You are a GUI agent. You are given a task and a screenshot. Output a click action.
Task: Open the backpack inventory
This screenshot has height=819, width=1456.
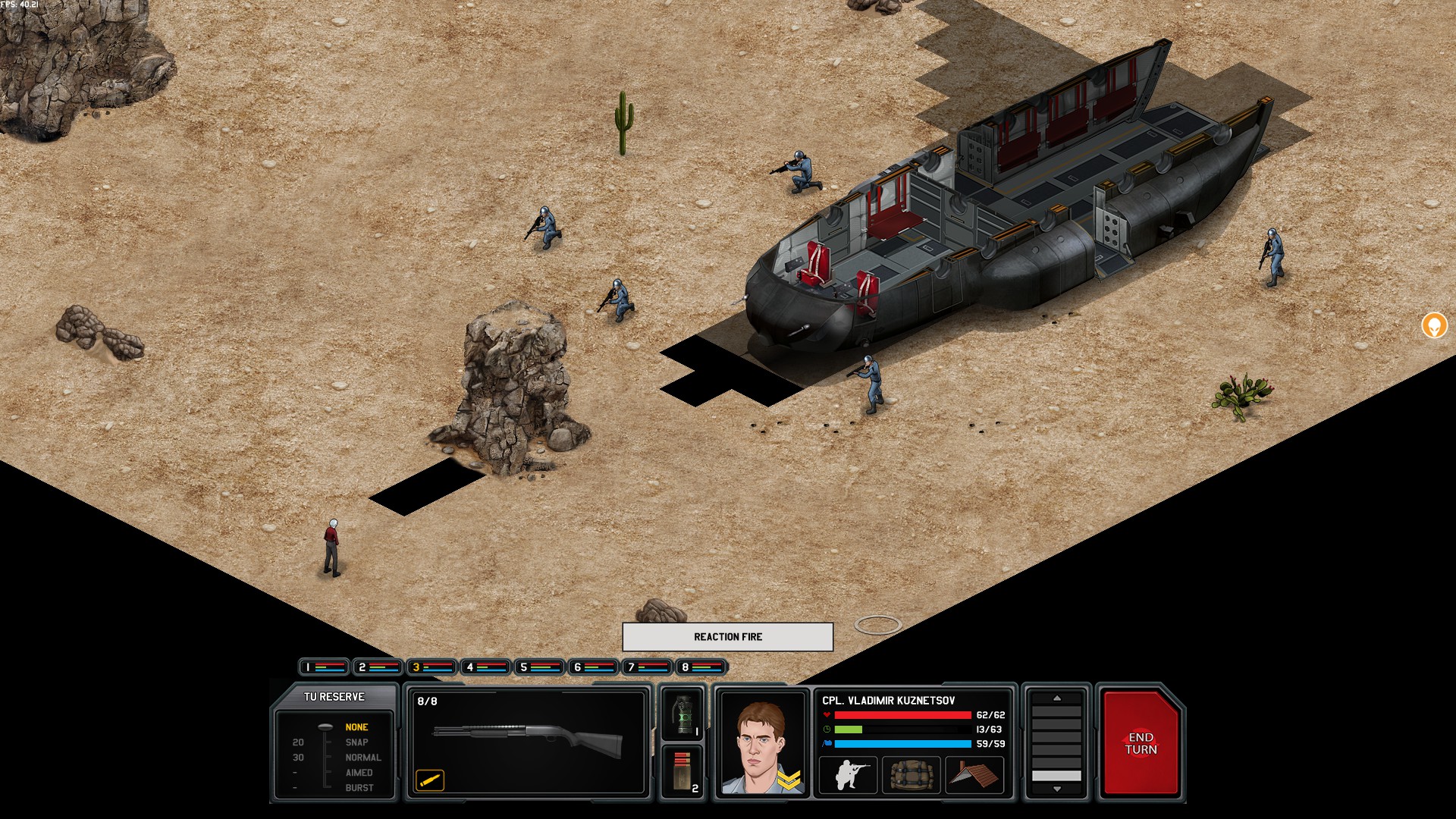coord(911,775)
